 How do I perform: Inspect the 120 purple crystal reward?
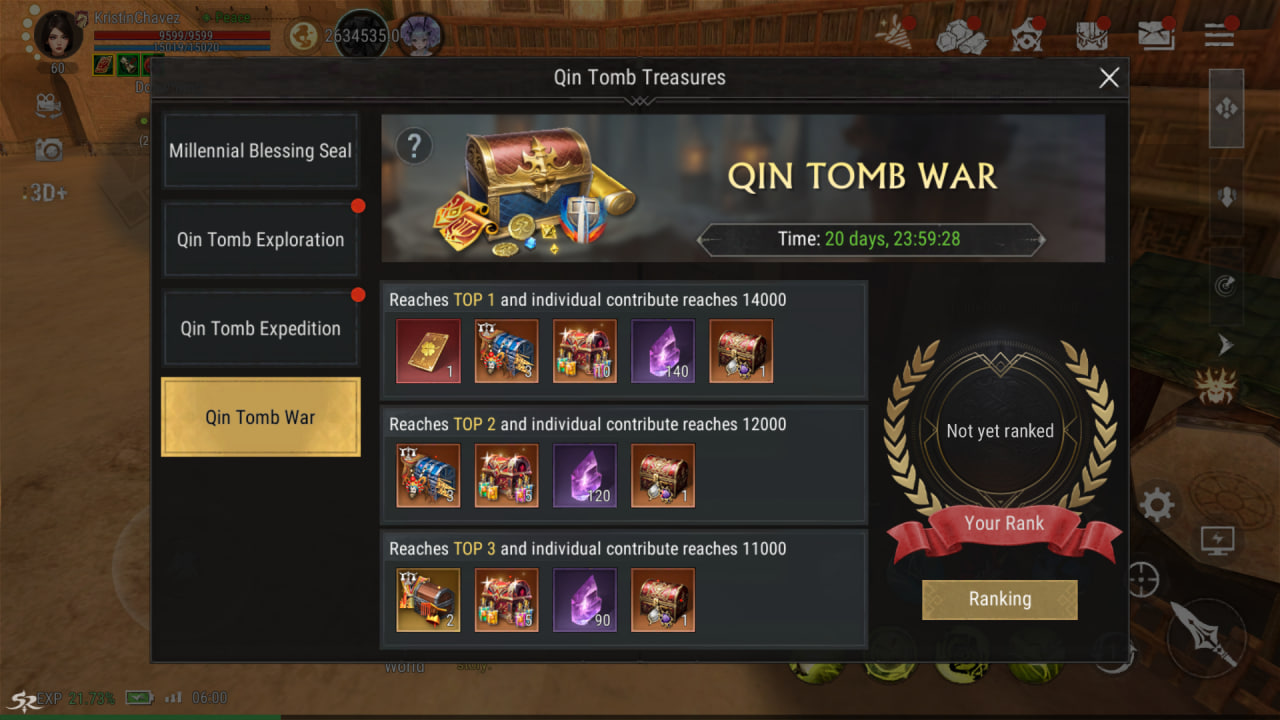pyautogui.click(x=585, y=476)
